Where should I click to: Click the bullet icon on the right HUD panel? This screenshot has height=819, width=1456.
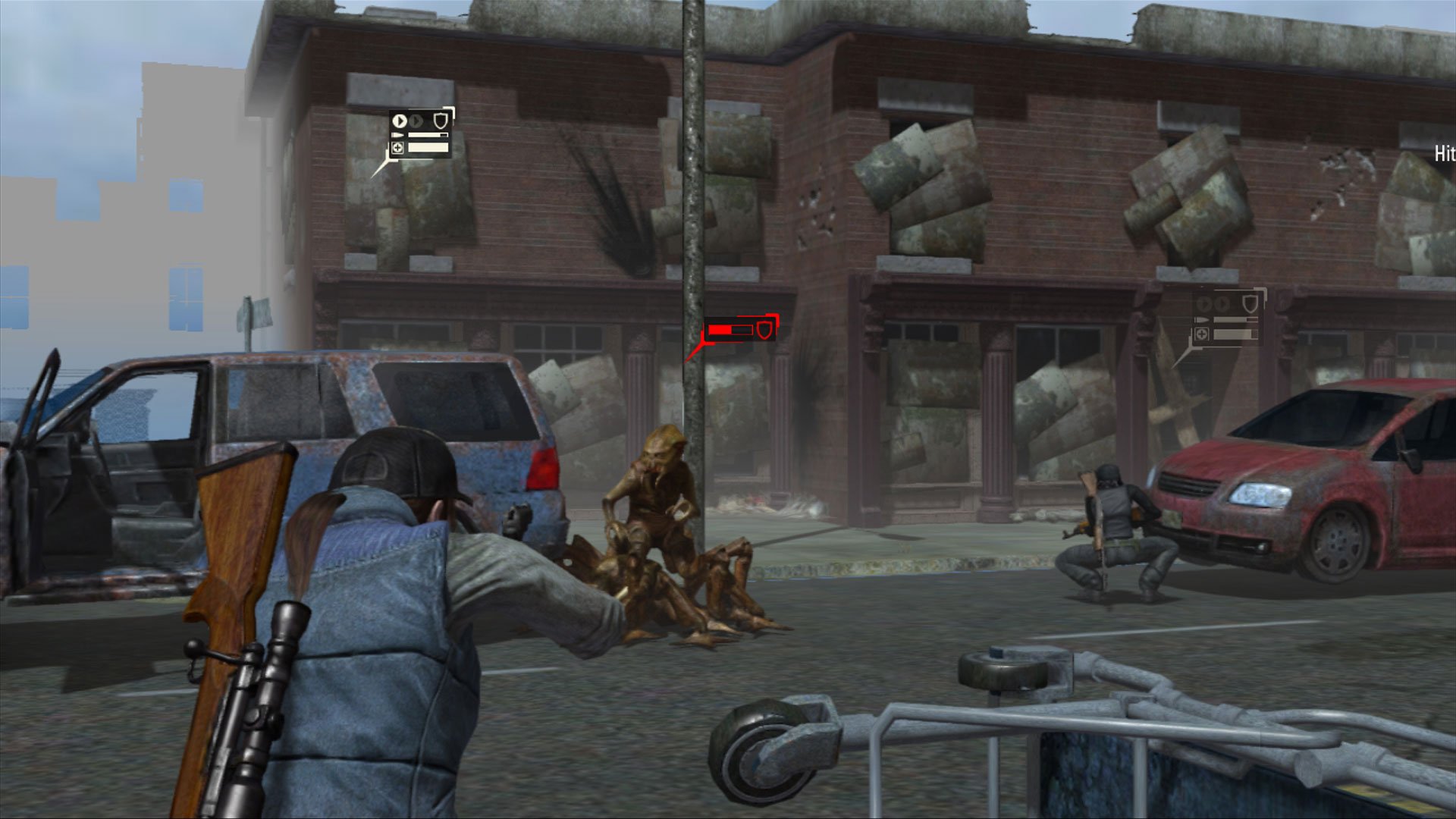[1202, 319]
